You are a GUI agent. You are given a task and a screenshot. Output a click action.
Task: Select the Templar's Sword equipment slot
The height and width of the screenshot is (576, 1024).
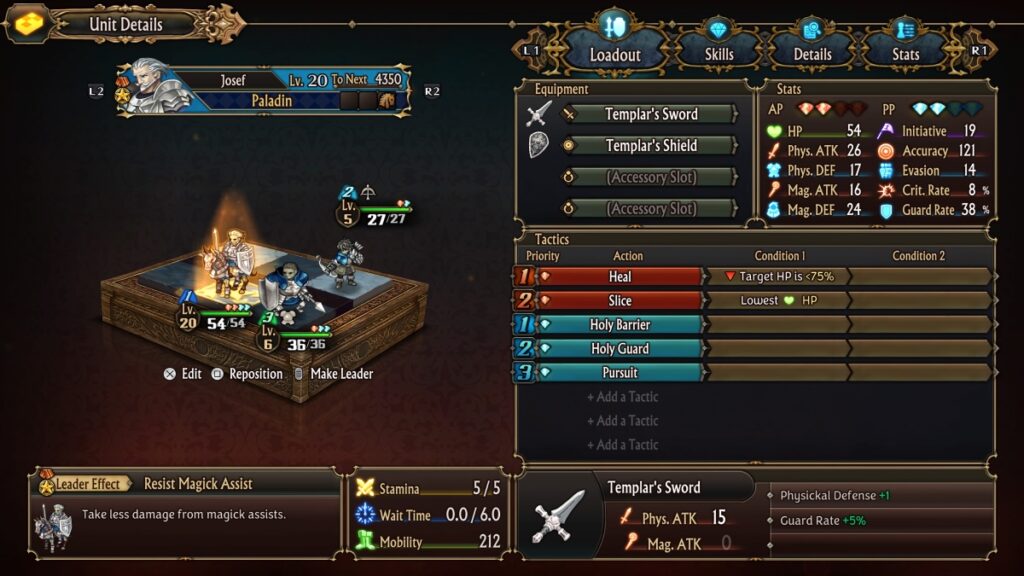pos(651,114)
